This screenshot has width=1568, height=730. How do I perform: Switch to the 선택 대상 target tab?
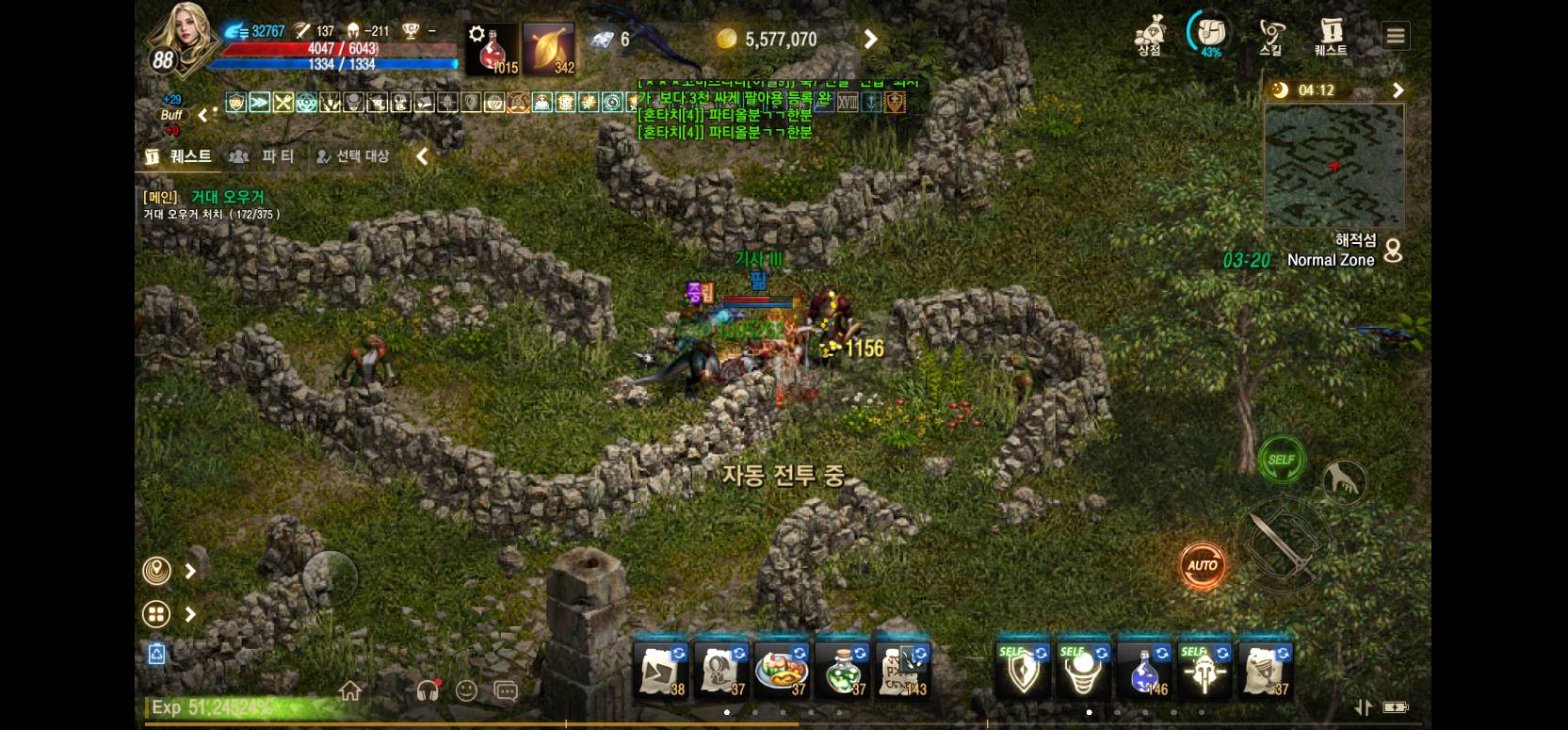[353, 156]
